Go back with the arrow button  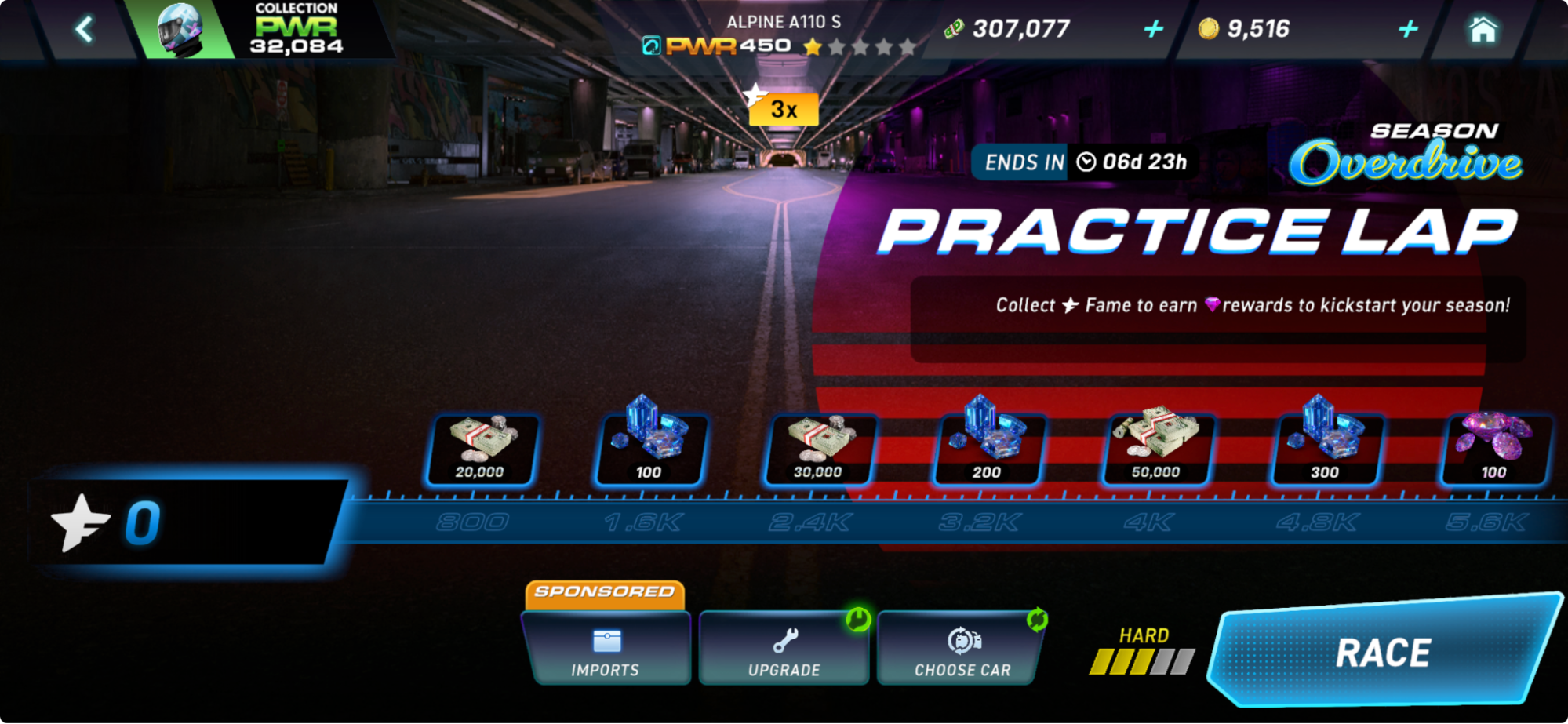[85, 30]
